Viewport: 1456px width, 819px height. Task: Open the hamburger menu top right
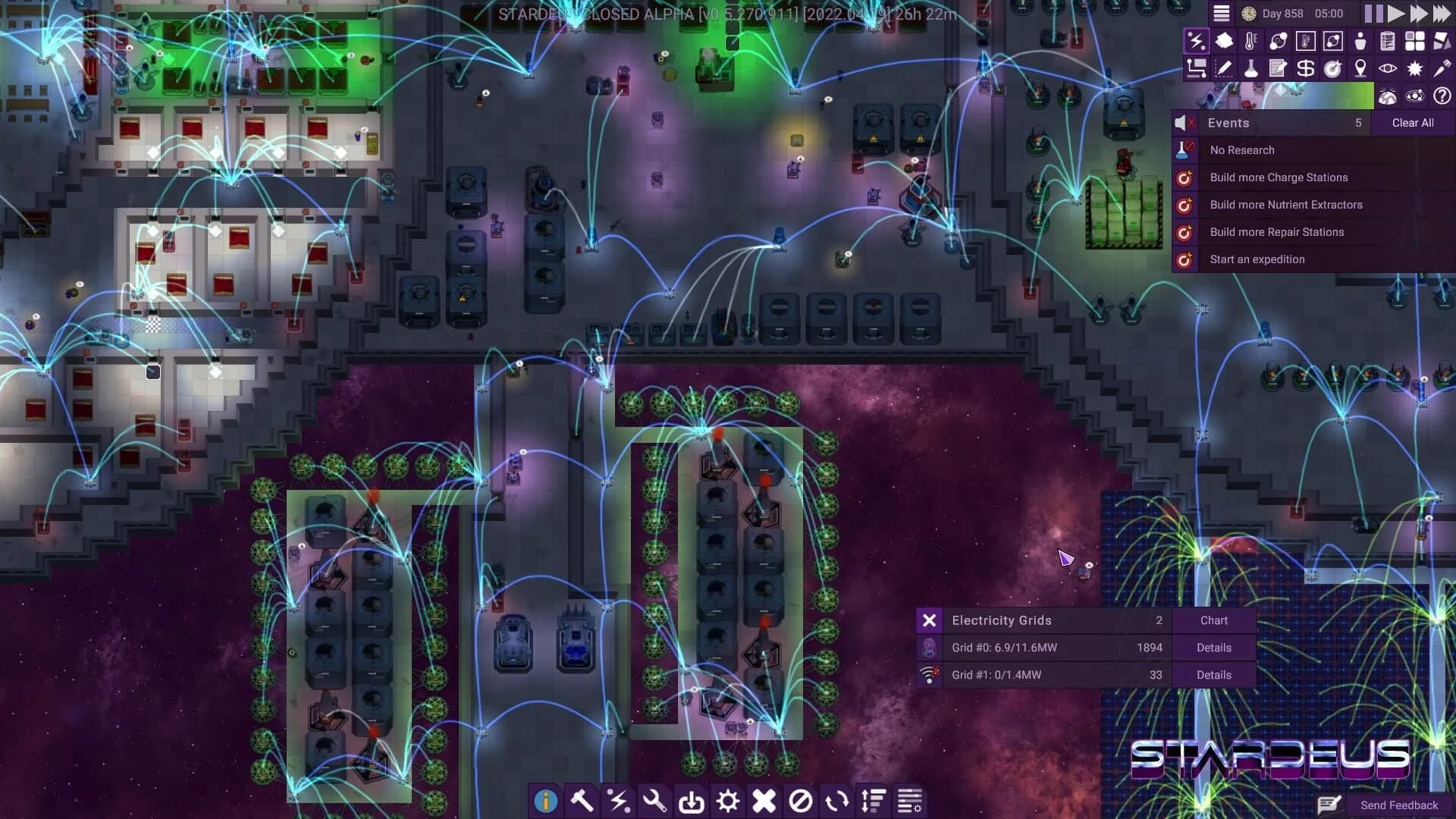click(1220, 13)
